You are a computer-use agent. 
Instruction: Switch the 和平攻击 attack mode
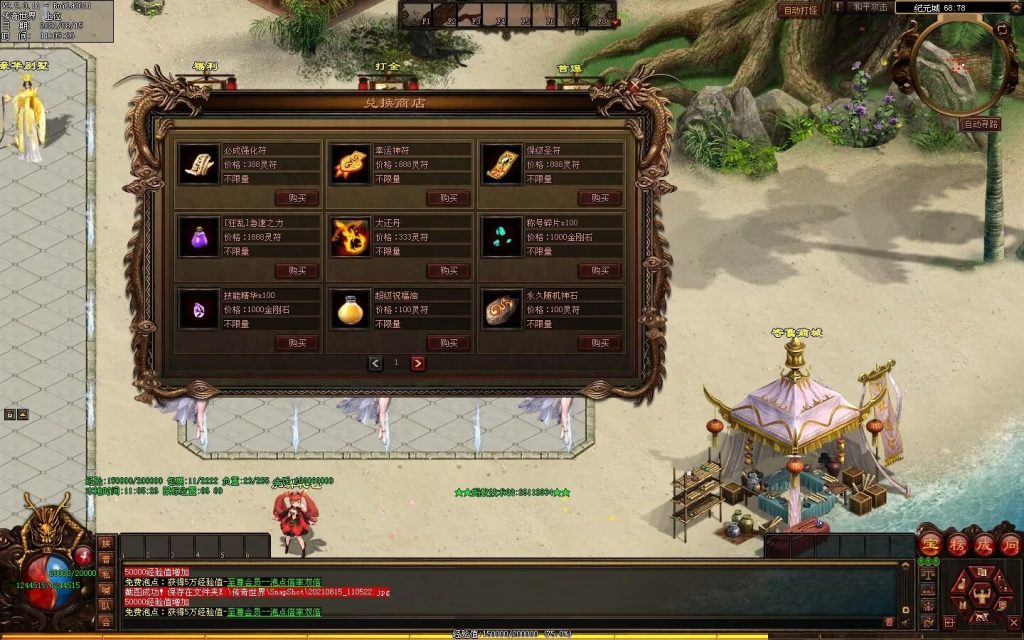point(870,7)
